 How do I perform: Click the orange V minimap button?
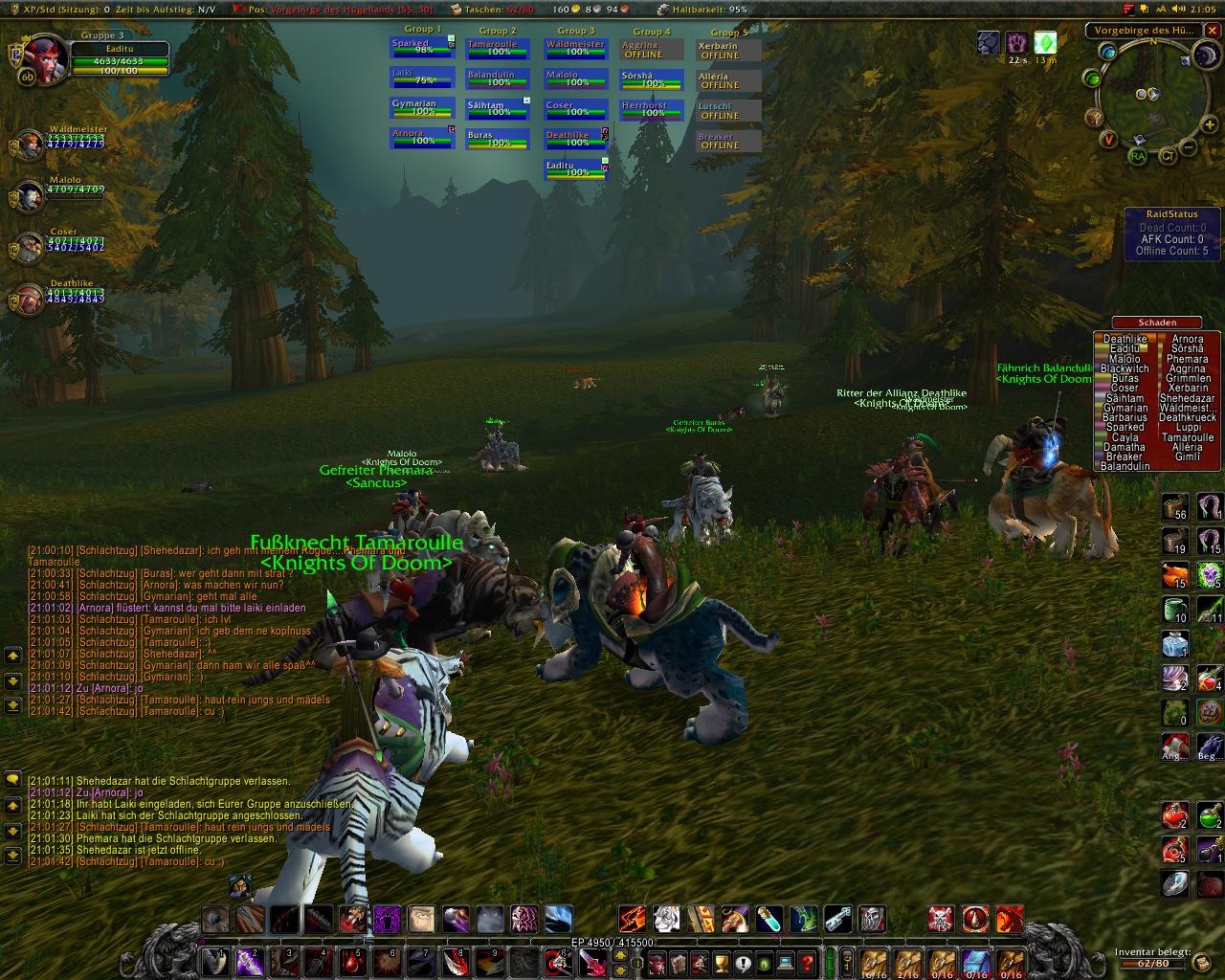coord(1108,140)
